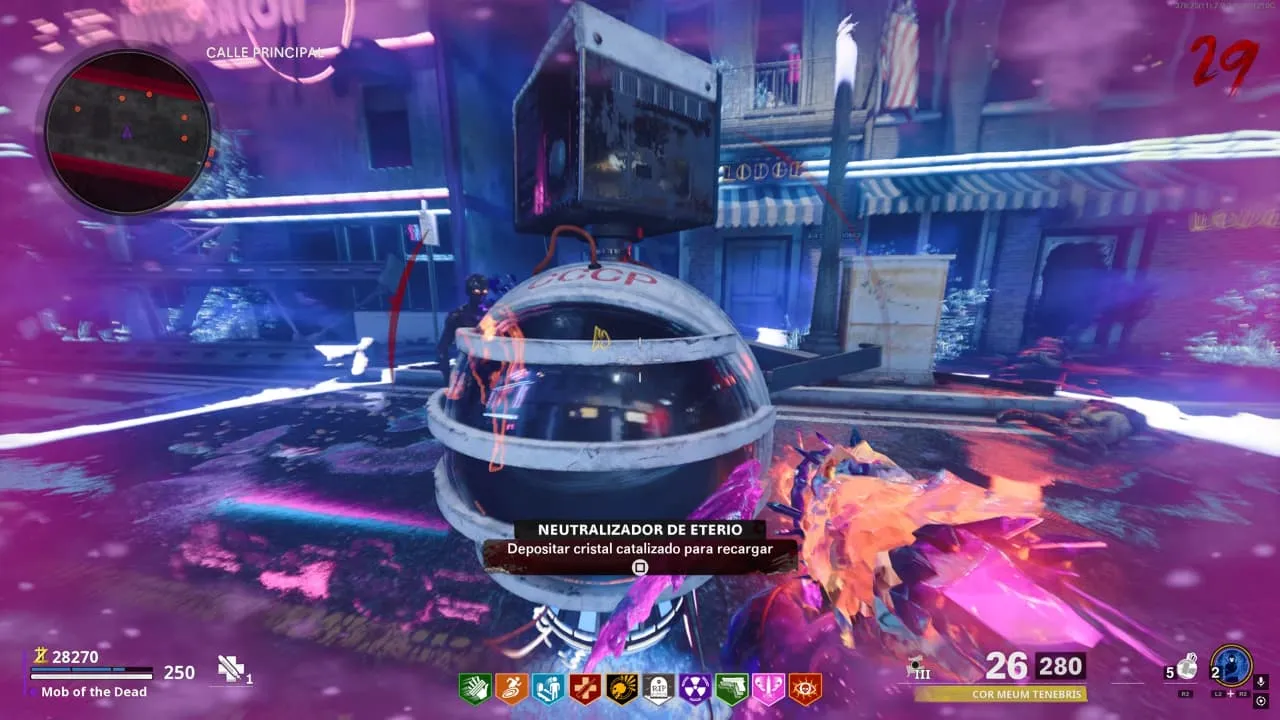Select the green hand perk icon
This screenshot has width=1280, height=720.
[474, 688]
